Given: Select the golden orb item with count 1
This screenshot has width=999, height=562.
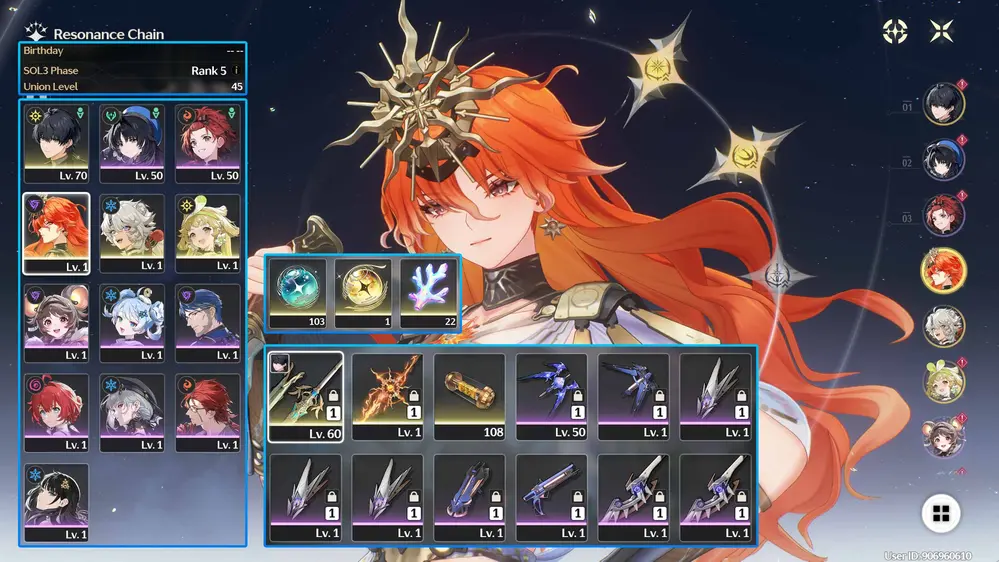Looking at the screenshot, I should coord(363,292).
